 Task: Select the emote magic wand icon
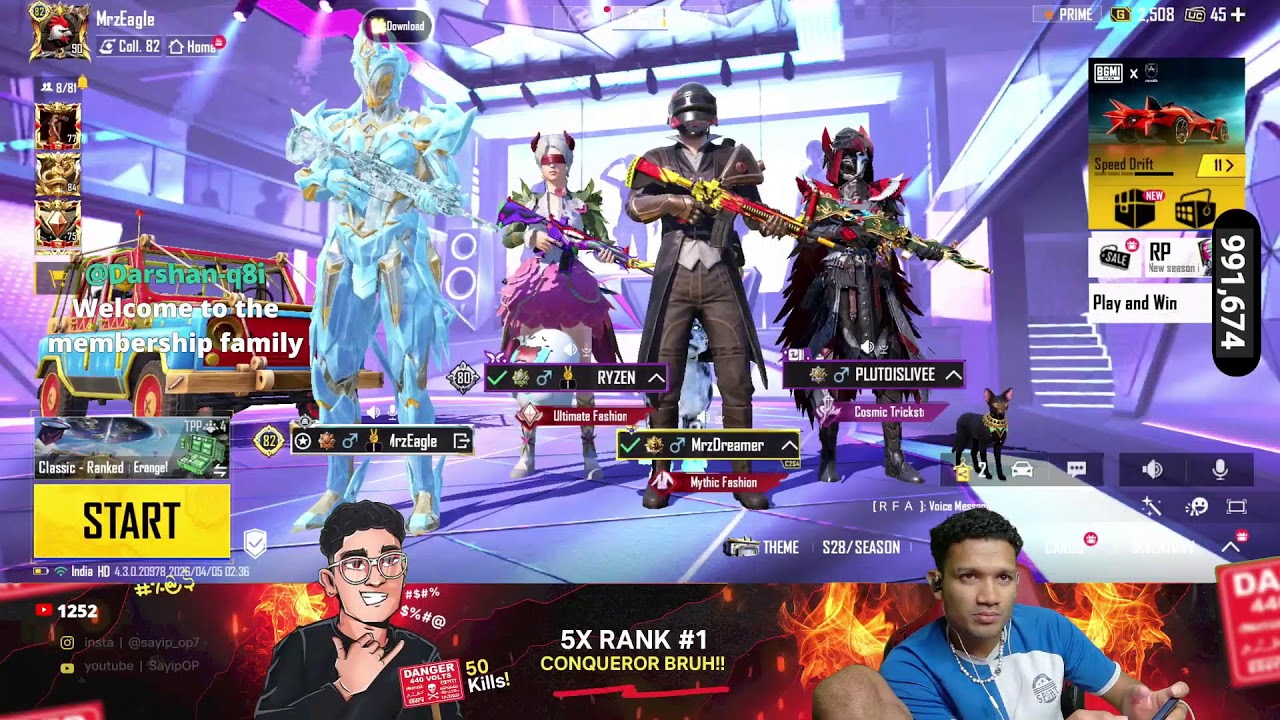1151,505
